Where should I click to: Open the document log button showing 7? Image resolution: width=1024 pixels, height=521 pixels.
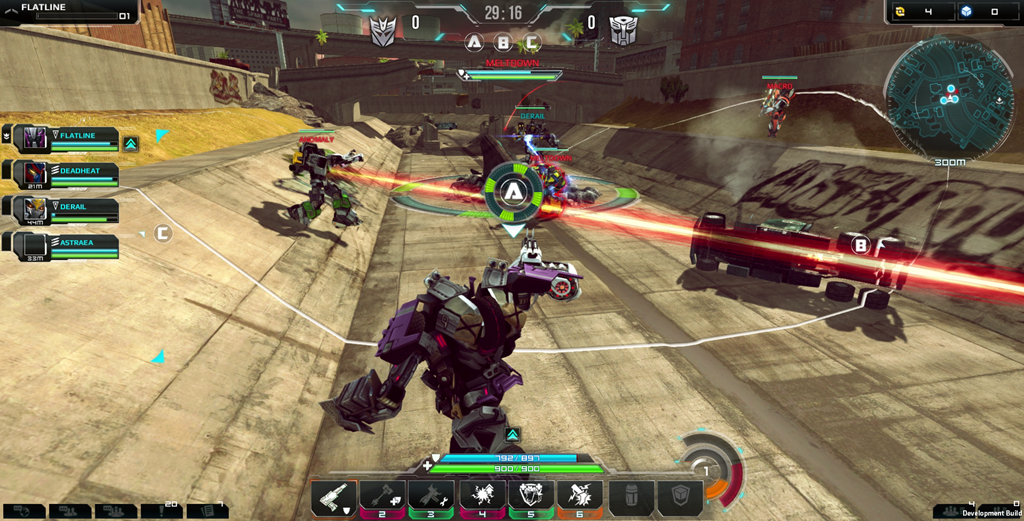click(x=207, y=510)
